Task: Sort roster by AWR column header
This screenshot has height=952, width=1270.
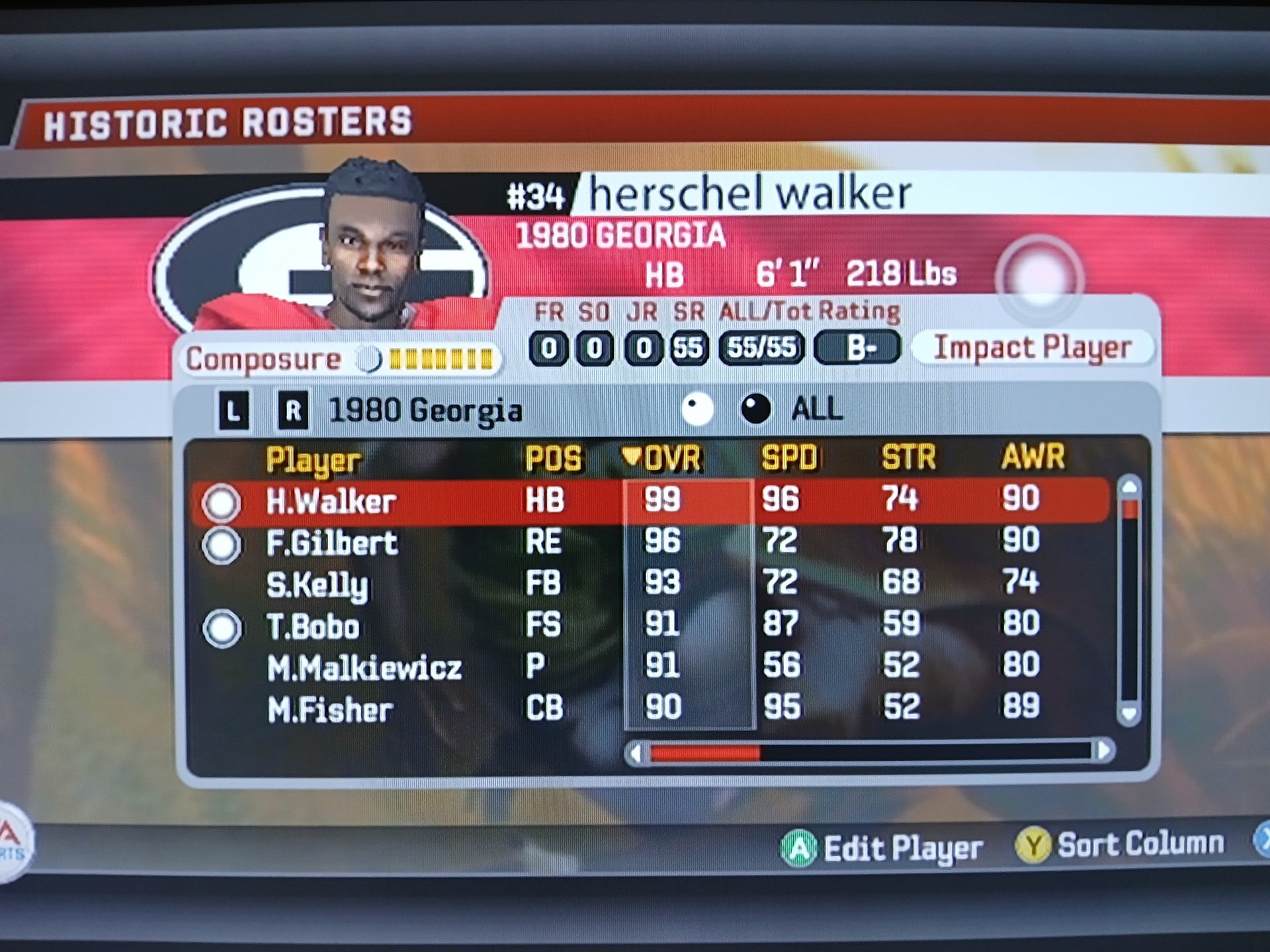Action: click(x=1033, y=457)
